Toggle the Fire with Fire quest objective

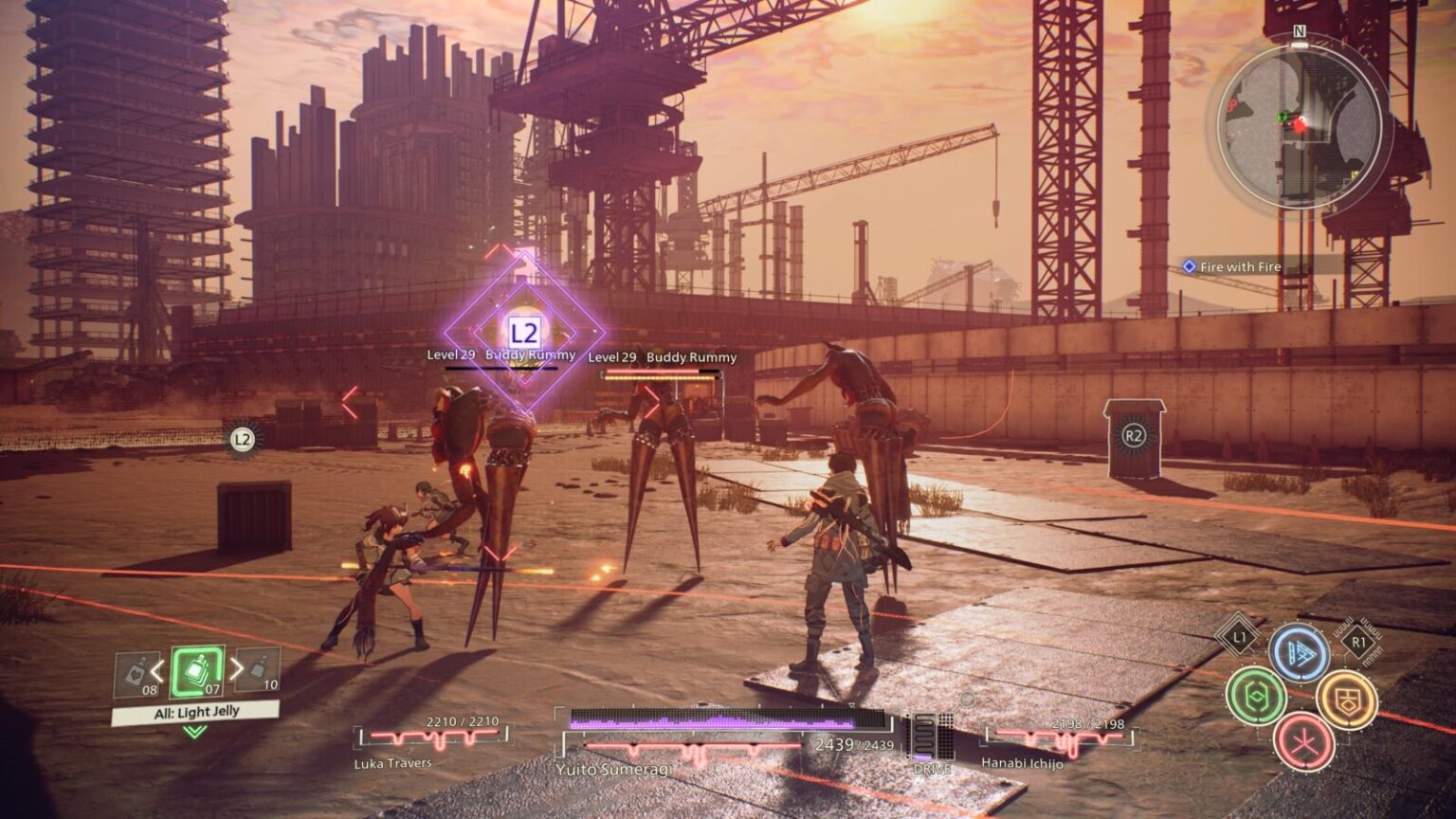pos(1240,266)
